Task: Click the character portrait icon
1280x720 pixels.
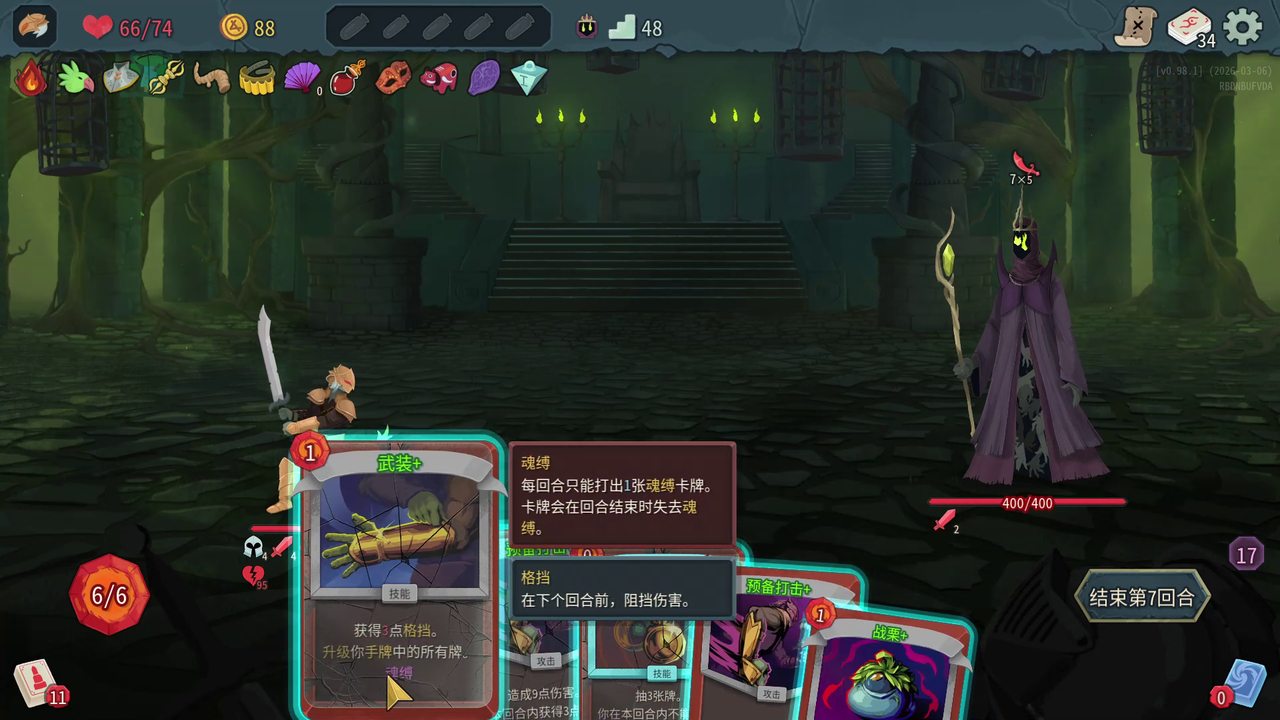Action: (34, 27)
